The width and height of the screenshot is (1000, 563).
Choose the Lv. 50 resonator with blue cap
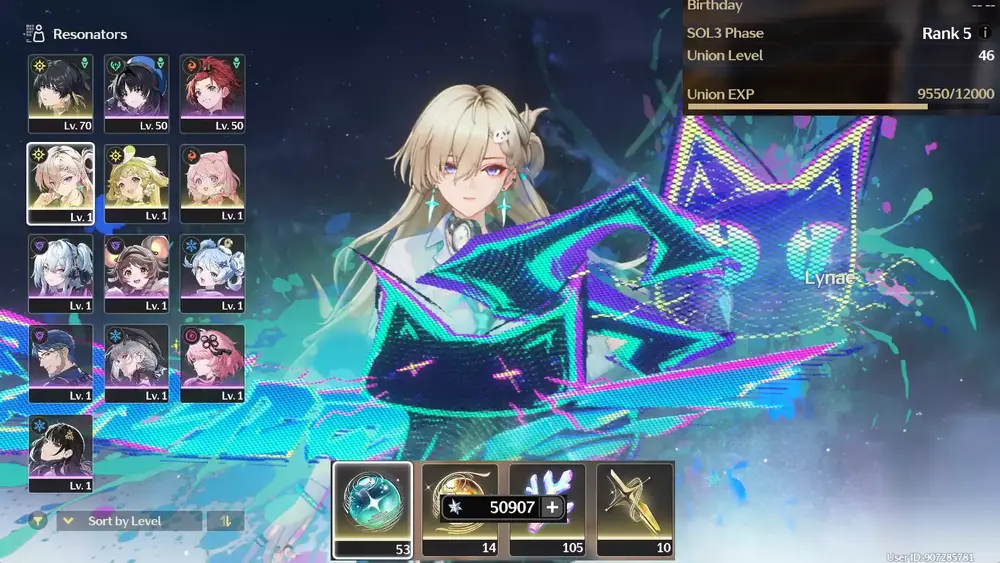(137, 92)
